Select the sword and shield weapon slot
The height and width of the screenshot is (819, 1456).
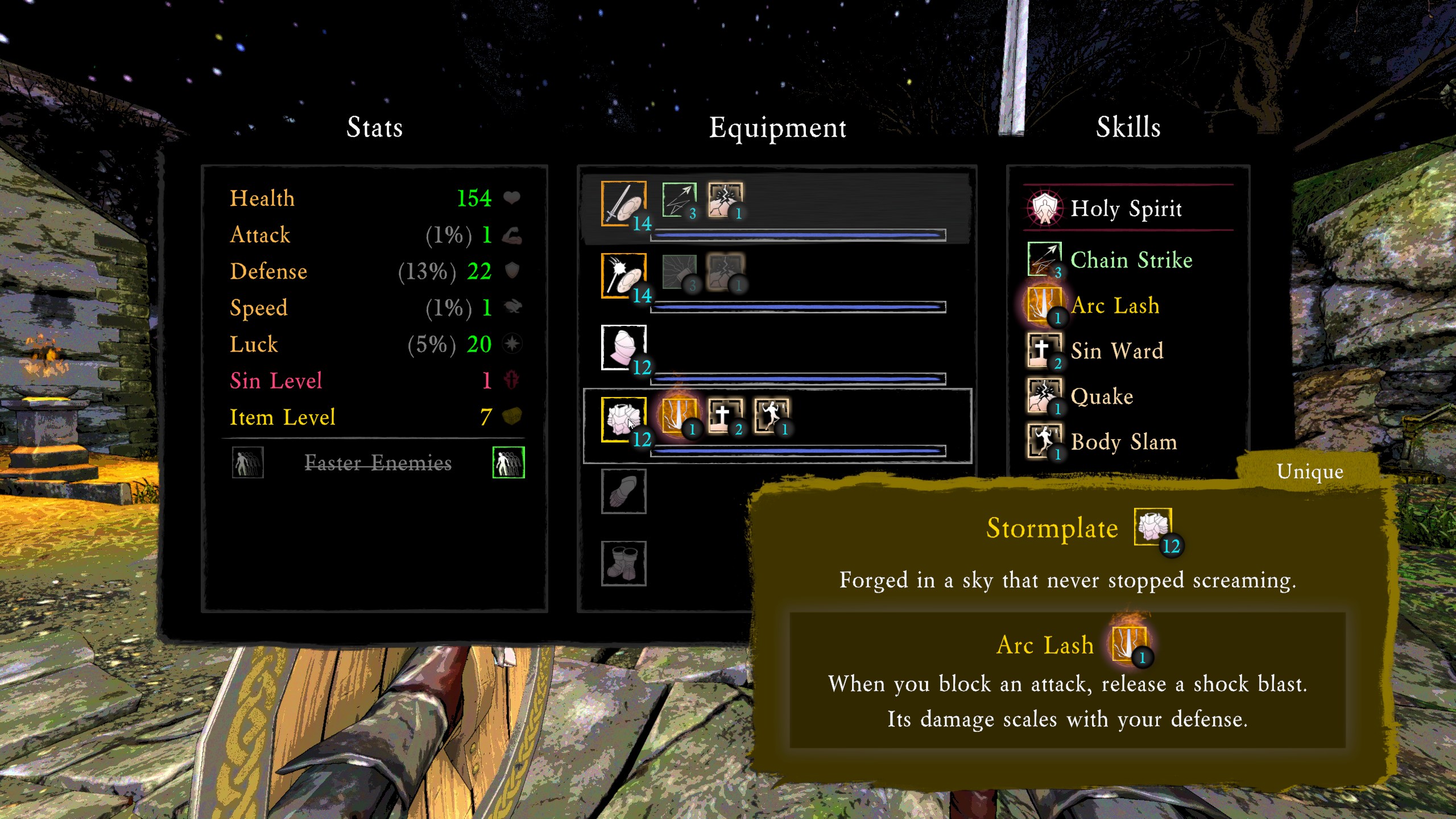tap(623, 203)
